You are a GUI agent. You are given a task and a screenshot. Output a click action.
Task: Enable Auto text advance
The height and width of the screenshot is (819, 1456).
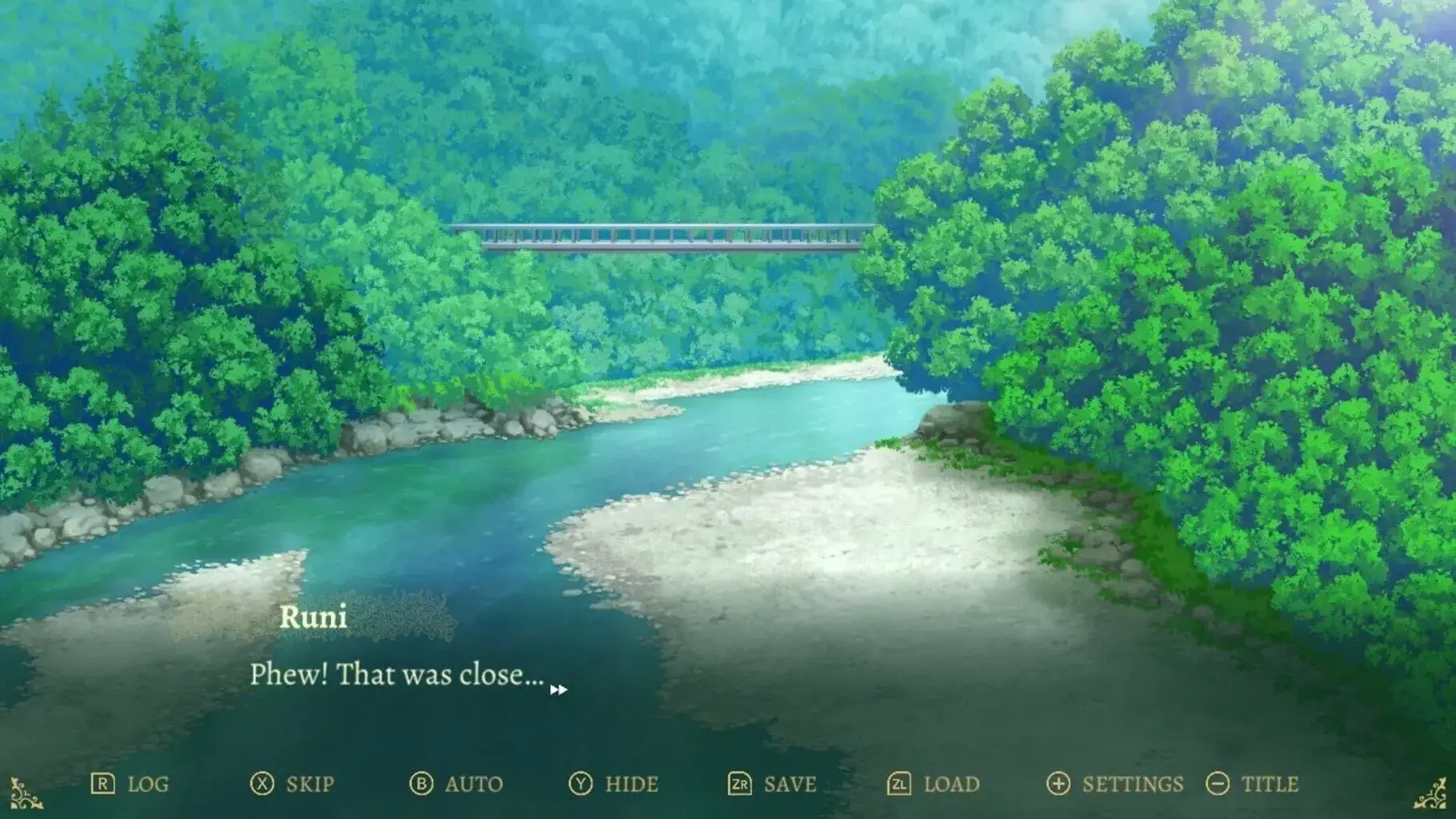coord(456,784)
